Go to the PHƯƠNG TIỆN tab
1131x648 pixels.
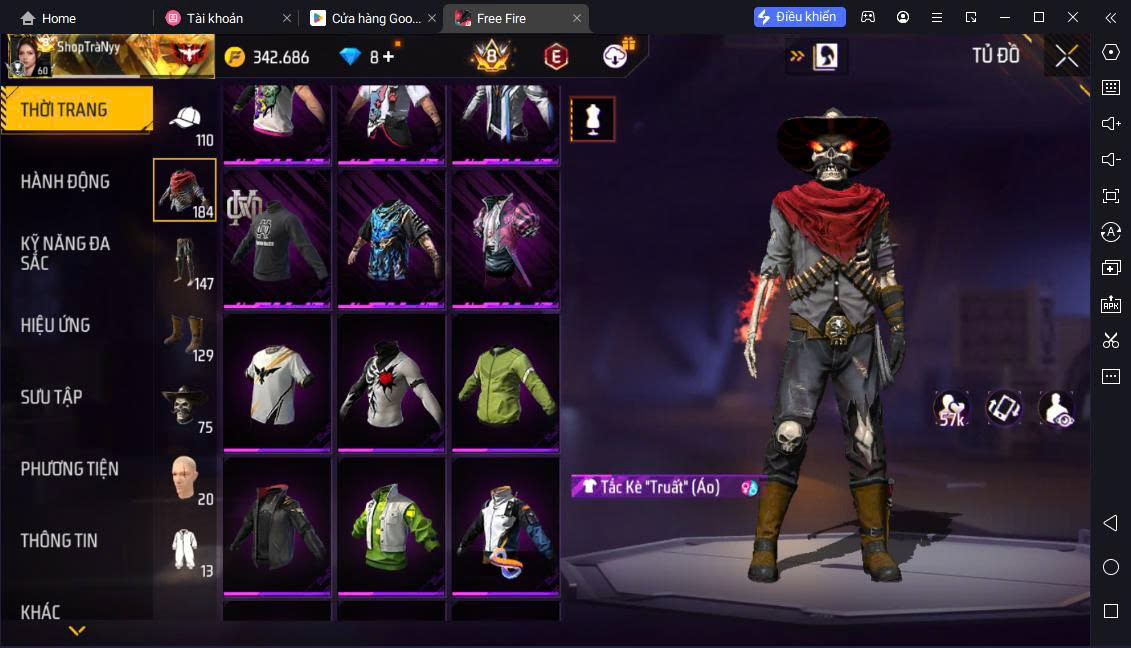(x=69, y=469)
